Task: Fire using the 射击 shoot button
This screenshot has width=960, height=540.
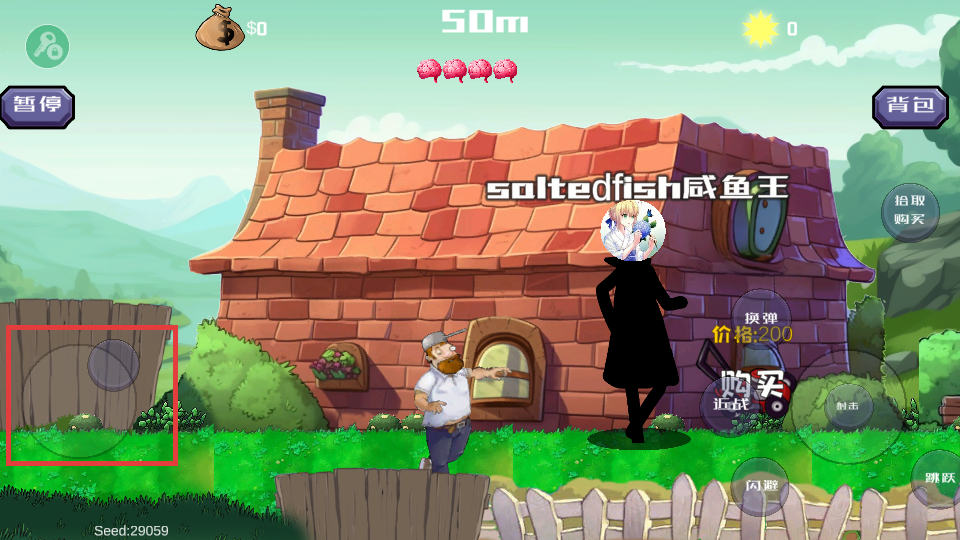Action: 848,406
